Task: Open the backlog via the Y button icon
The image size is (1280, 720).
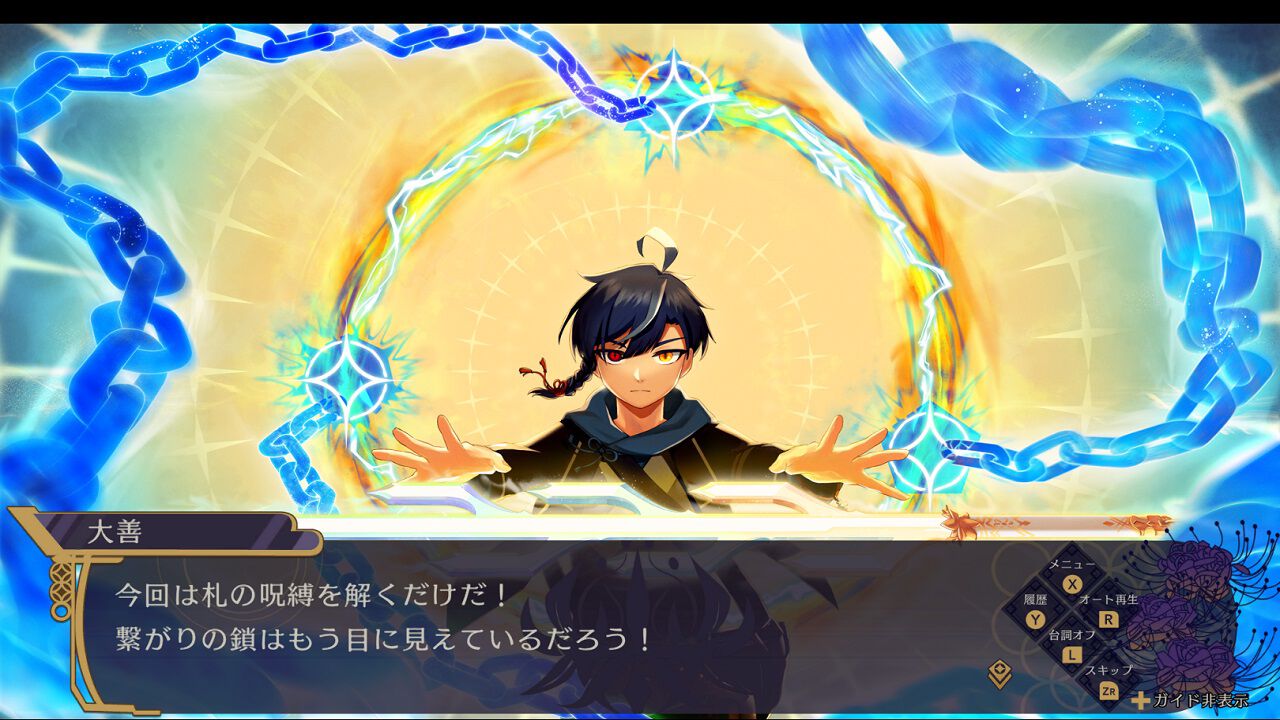Action: pyautogui.click(x=1034, y=619)
